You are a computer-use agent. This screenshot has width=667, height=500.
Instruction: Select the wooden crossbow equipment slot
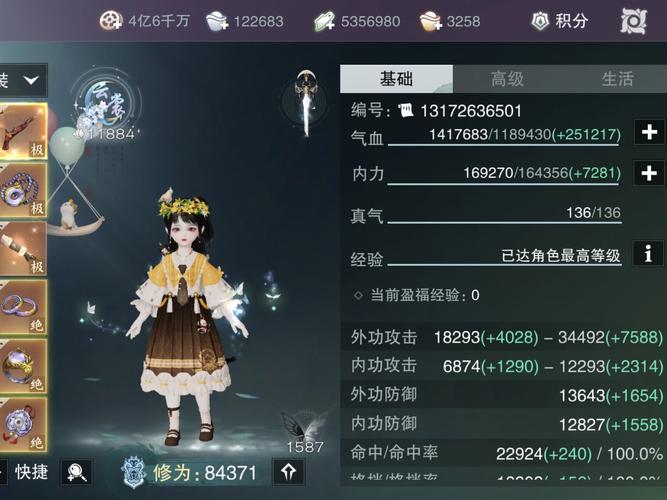click(22, 131)
